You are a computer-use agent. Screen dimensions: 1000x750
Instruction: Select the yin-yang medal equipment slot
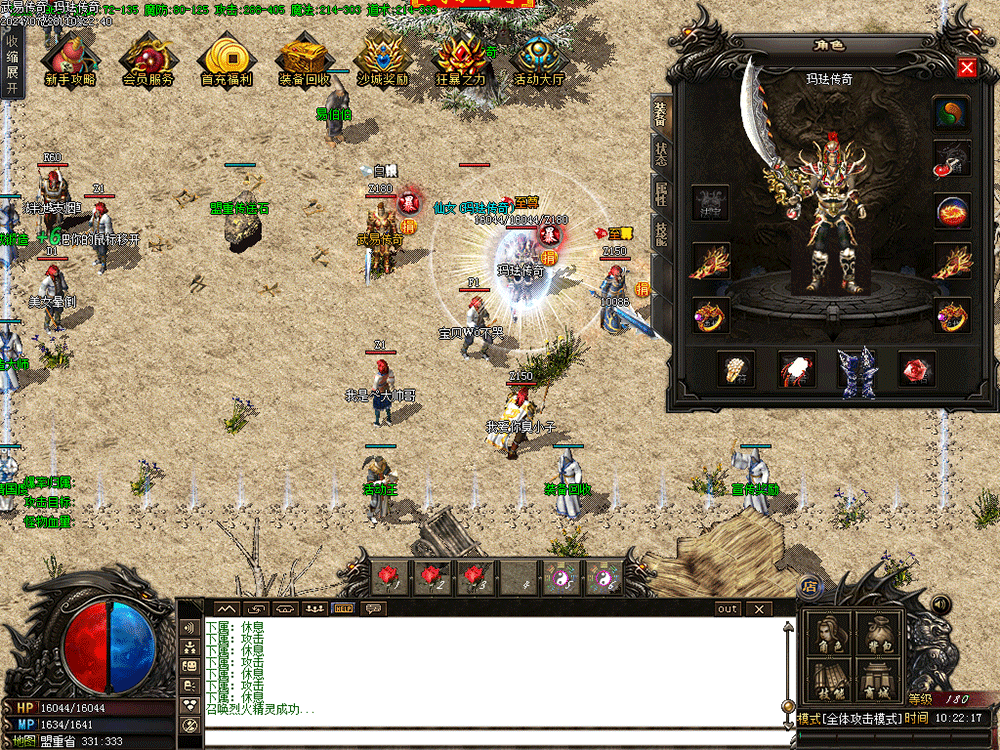[x=951, y=114]
